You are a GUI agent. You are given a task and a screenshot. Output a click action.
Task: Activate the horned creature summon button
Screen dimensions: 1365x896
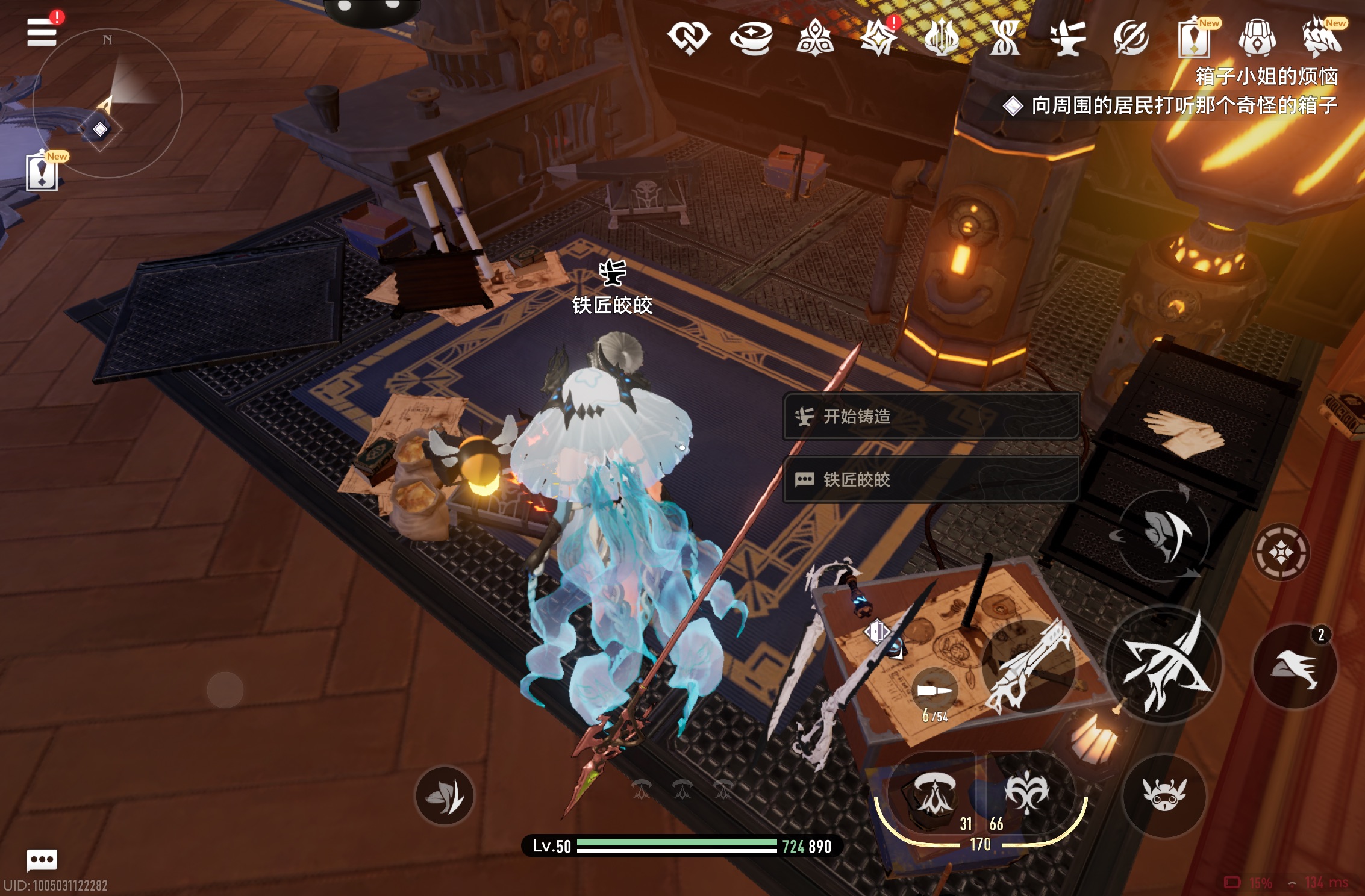pyautogui.click(x=1164, y=795)
